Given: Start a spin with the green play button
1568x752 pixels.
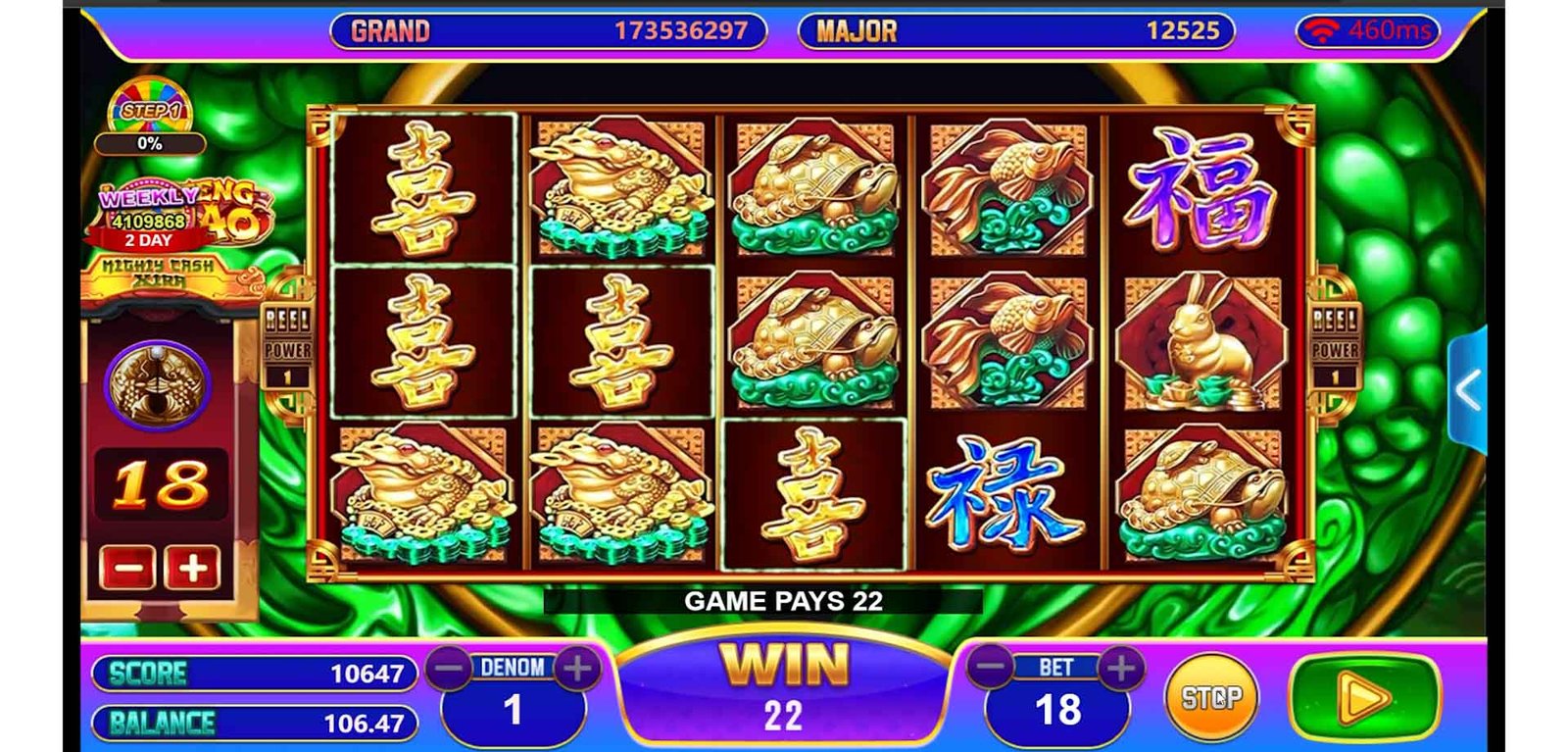Looking at the screenshot, I should (1364, 699).
